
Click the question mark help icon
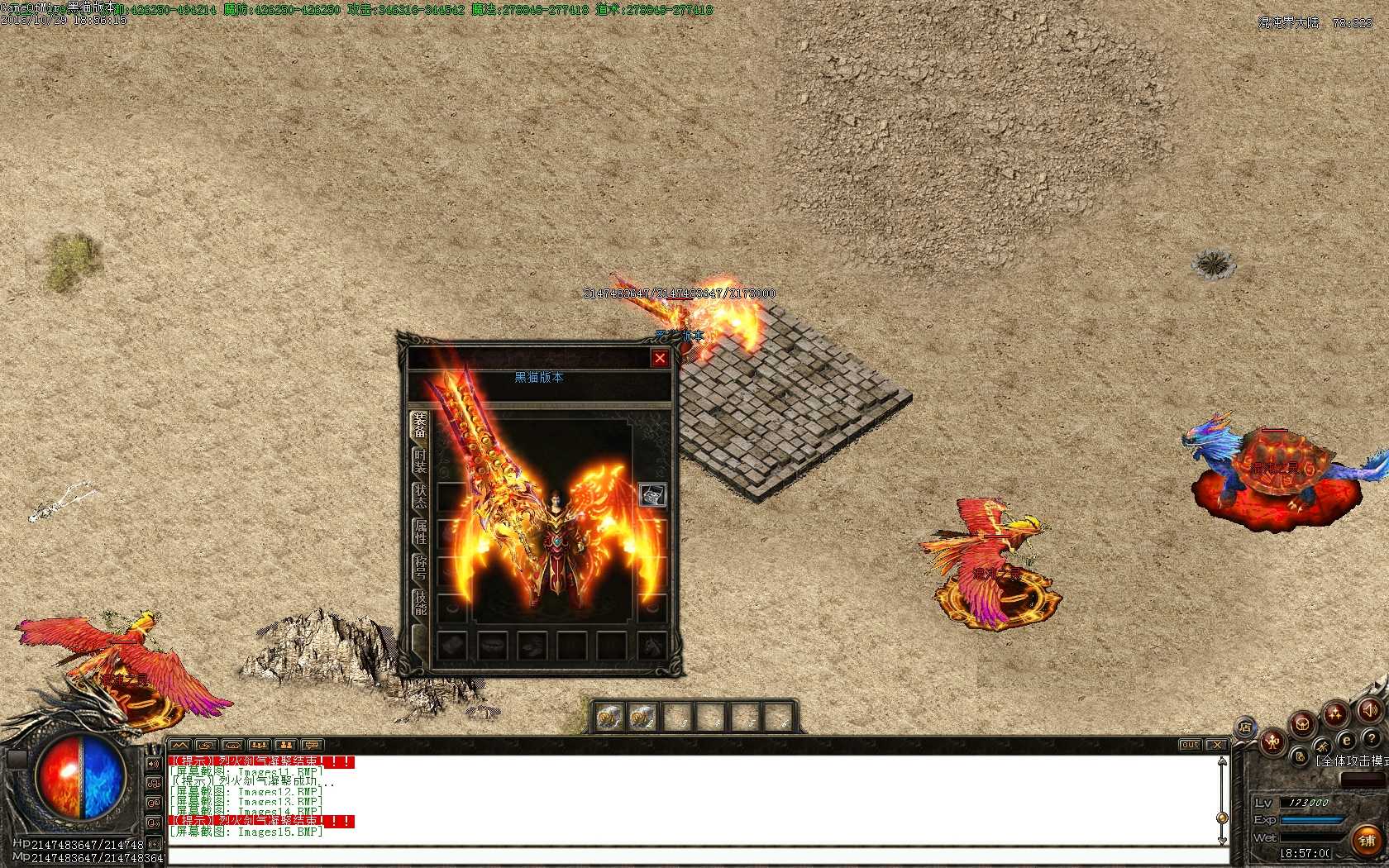pyautogui.click(x=1372, y=738)
